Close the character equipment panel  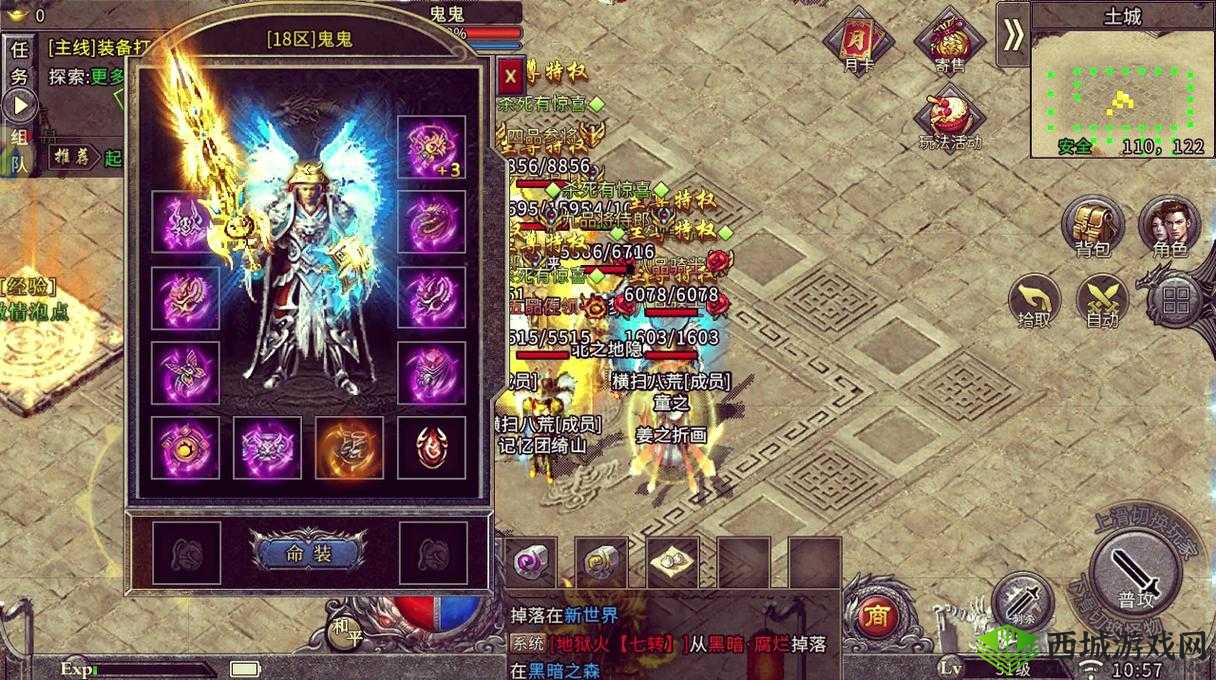coord(510,74)
